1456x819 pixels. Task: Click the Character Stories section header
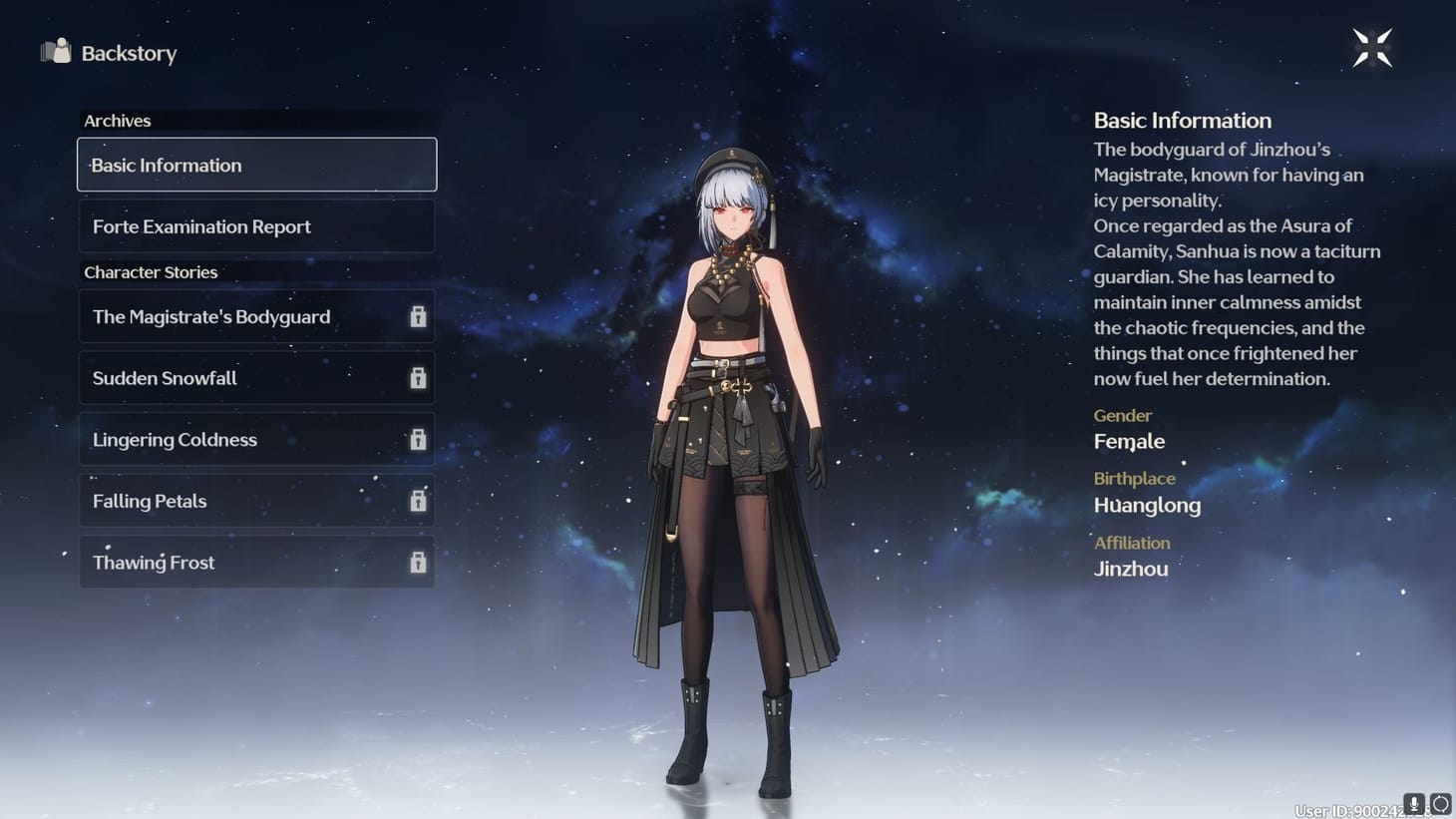click(x=151, y=271)
